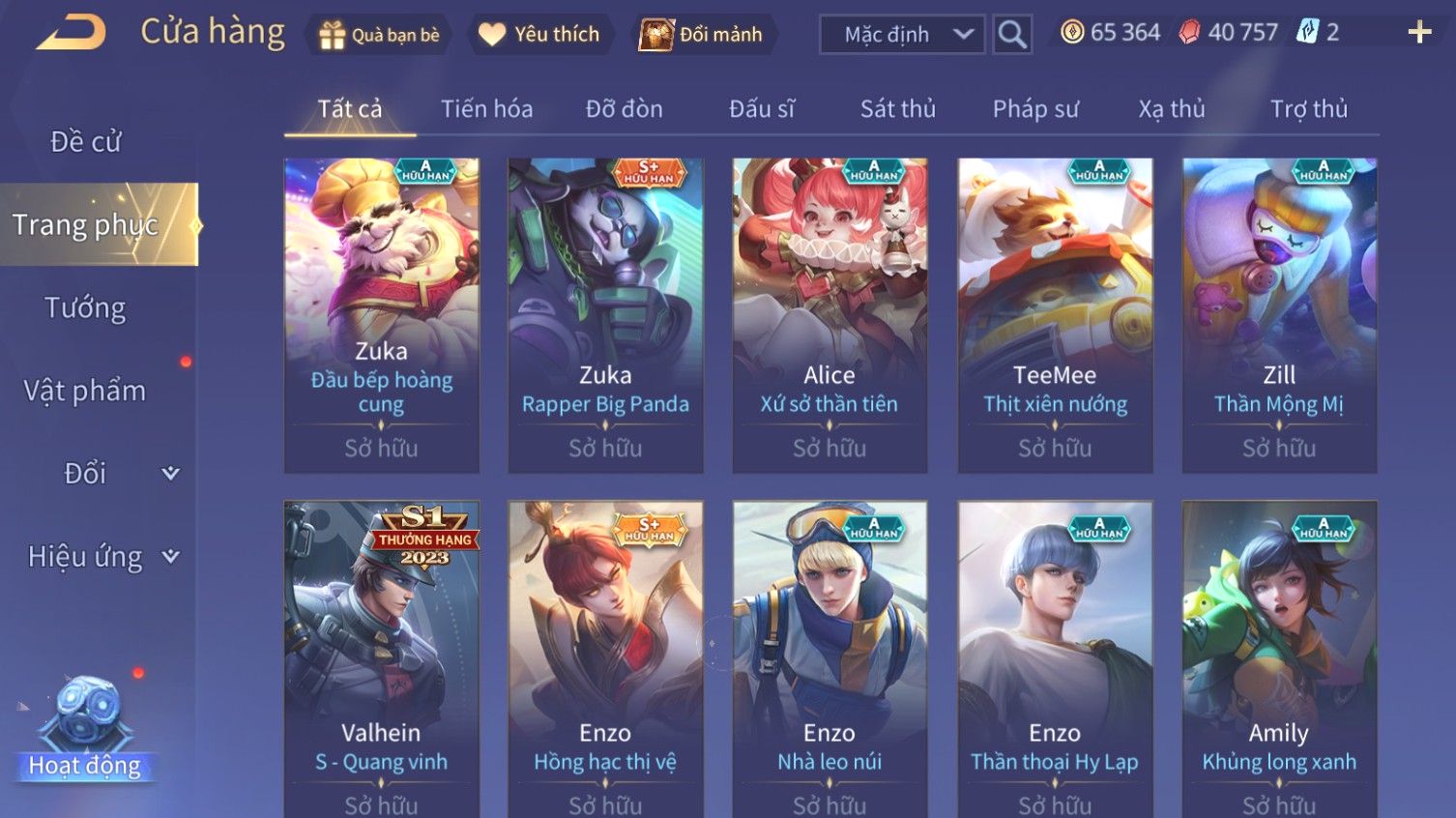Image resolution: width=1456 pixels, height=818 pixels.
Task: Go back using the arrow button
Action: [73, 33]
